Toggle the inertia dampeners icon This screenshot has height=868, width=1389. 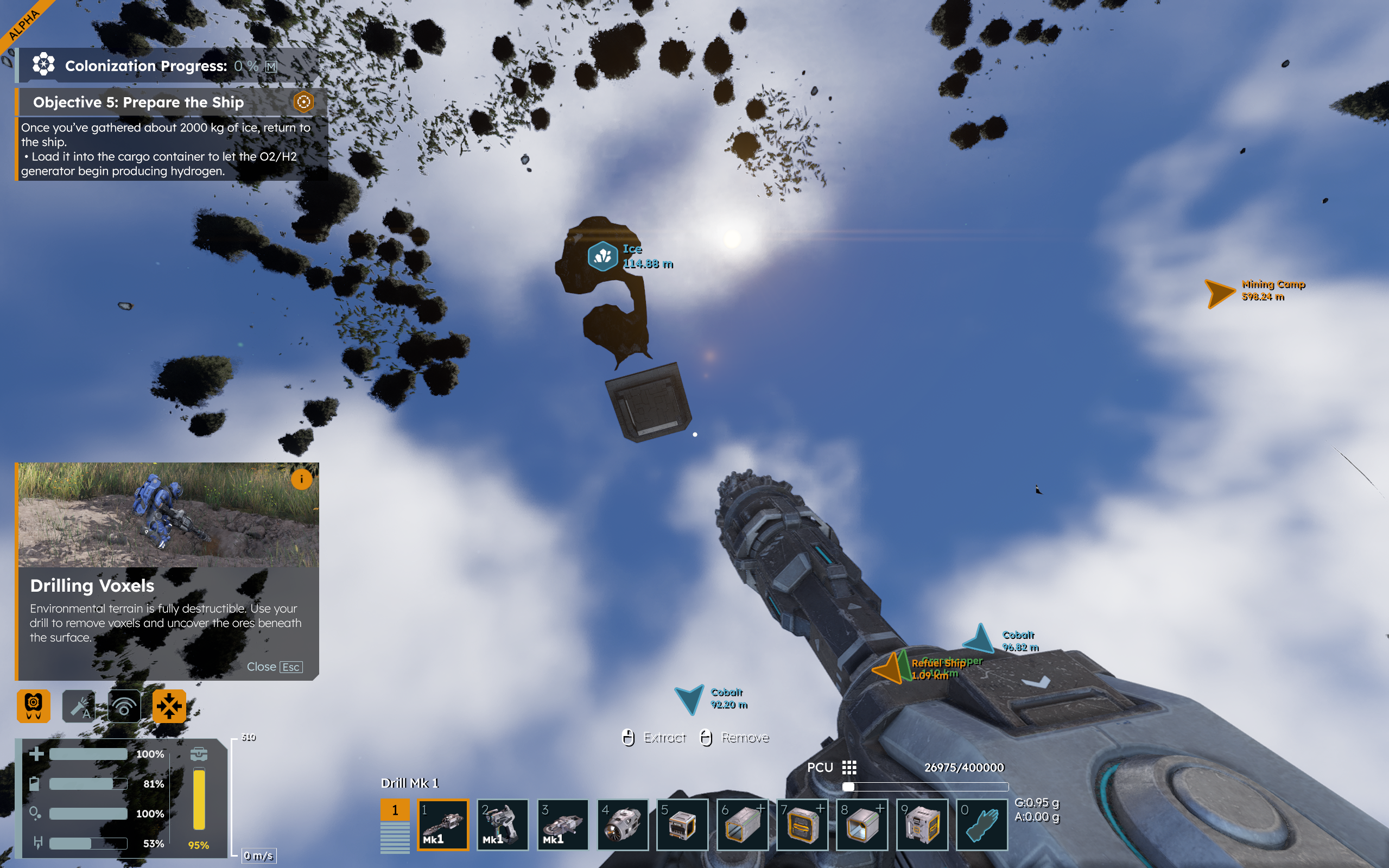[169, 706]
